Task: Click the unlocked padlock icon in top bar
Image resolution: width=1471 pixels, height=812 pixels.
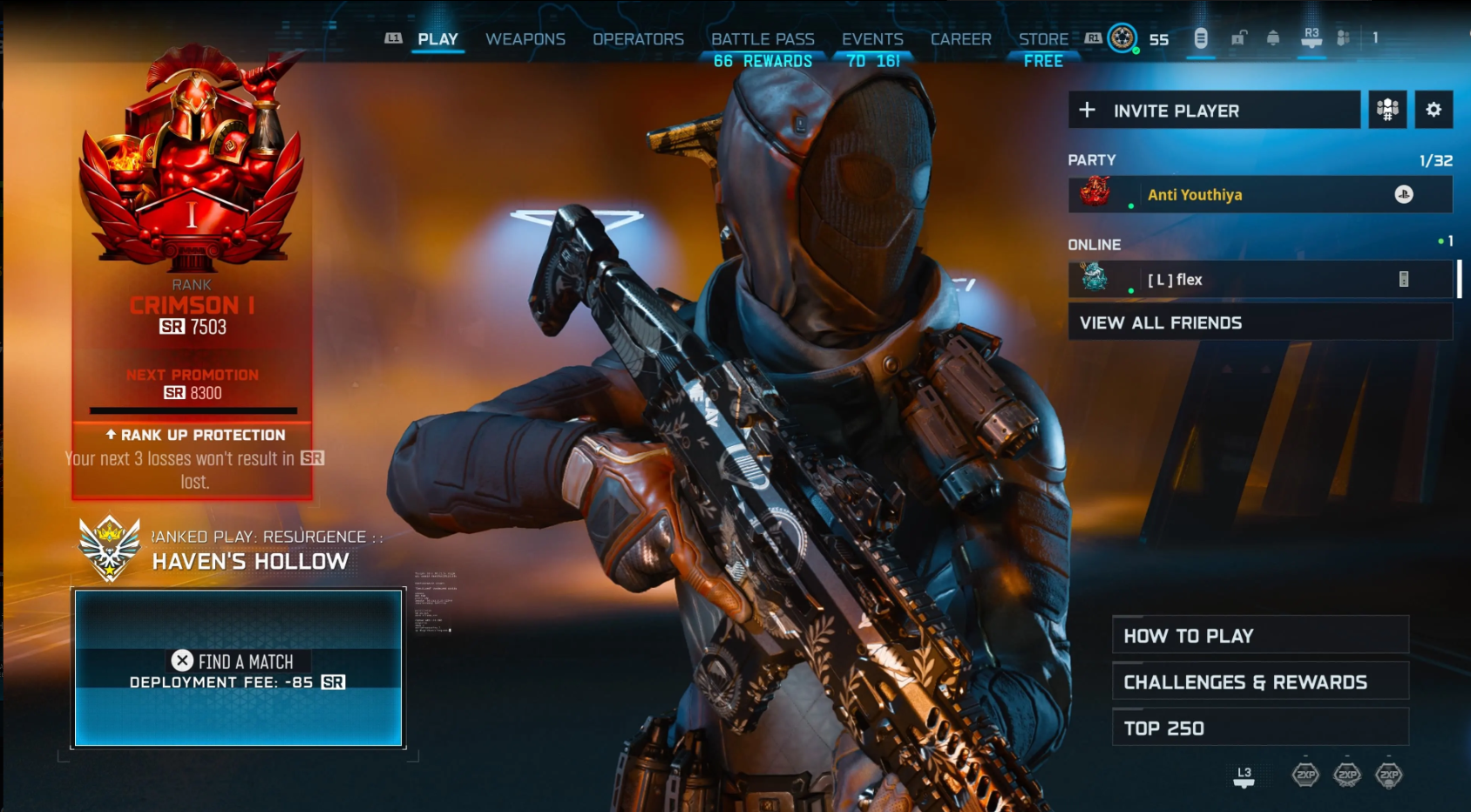Action: click(x=1238, y=38)
